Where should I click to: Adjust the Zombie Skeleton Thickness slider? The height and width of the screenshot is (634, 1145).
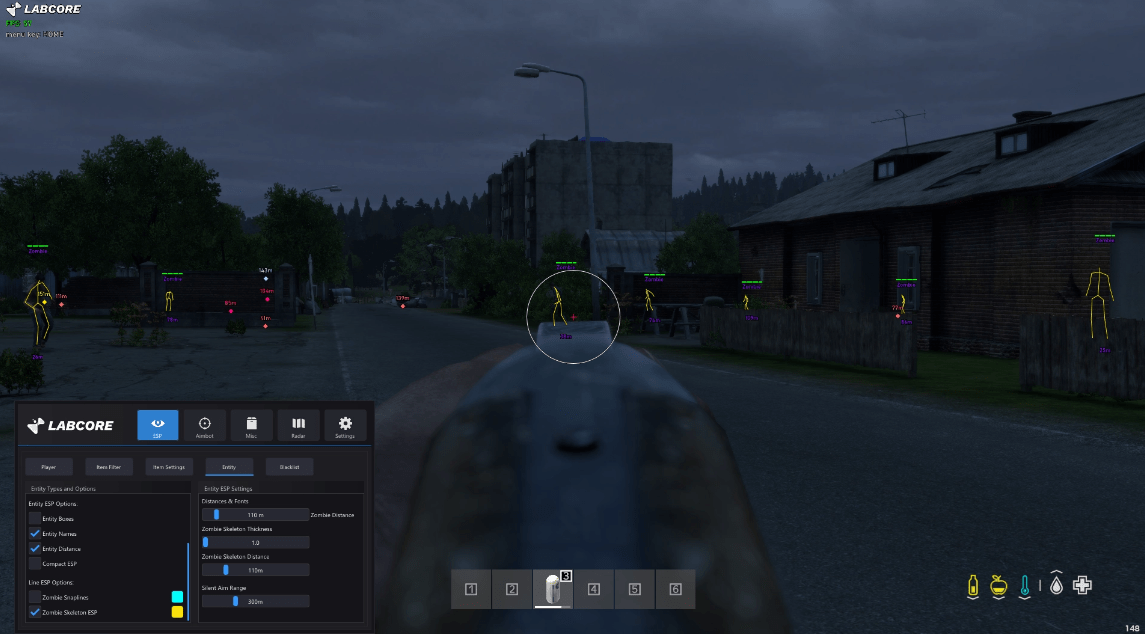point(255,542)
